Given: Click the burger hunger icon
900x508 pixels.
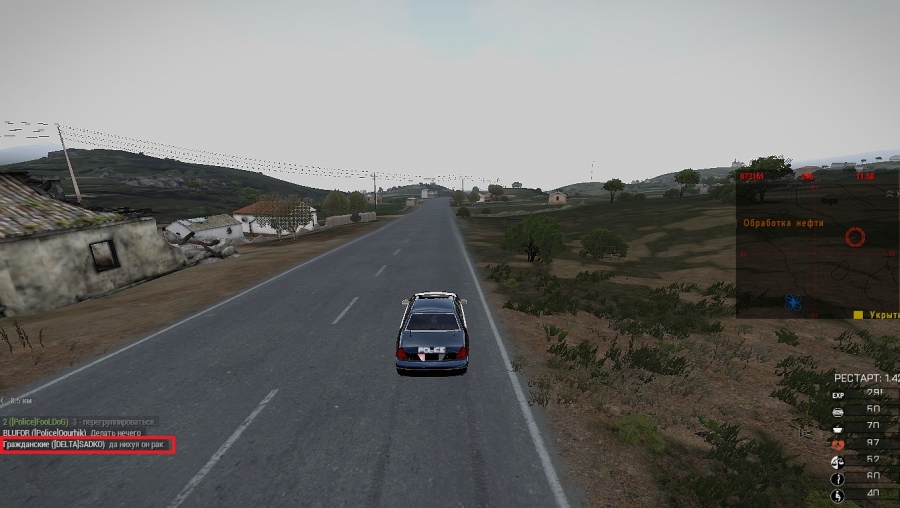Looking at the screenshot, I should tap(838, 411).
